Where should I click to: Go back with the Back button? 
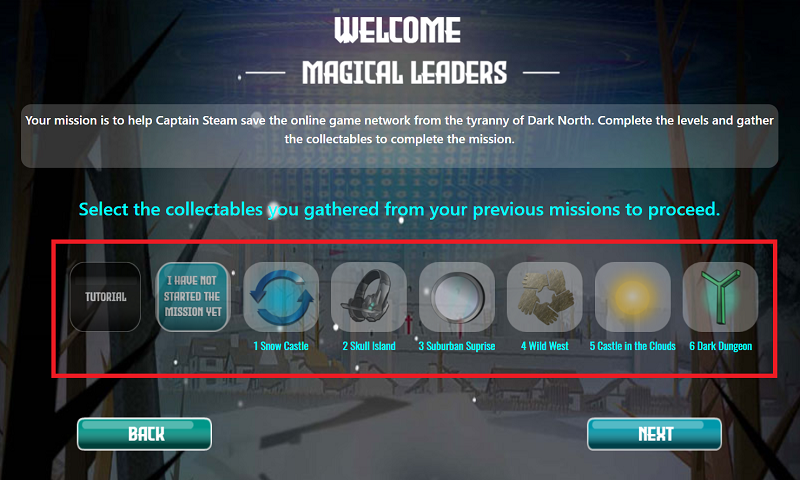click(x=145, y=434)
